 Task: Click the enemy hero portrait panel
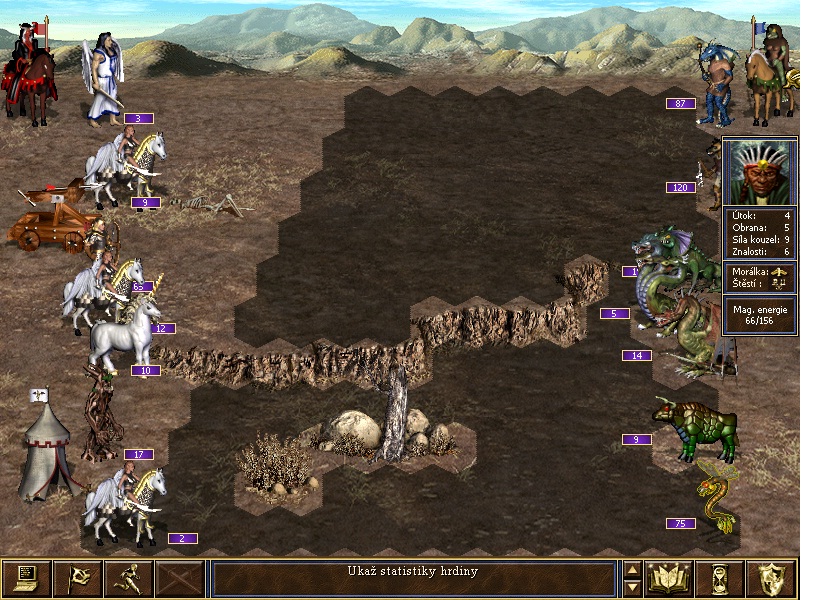760,171
